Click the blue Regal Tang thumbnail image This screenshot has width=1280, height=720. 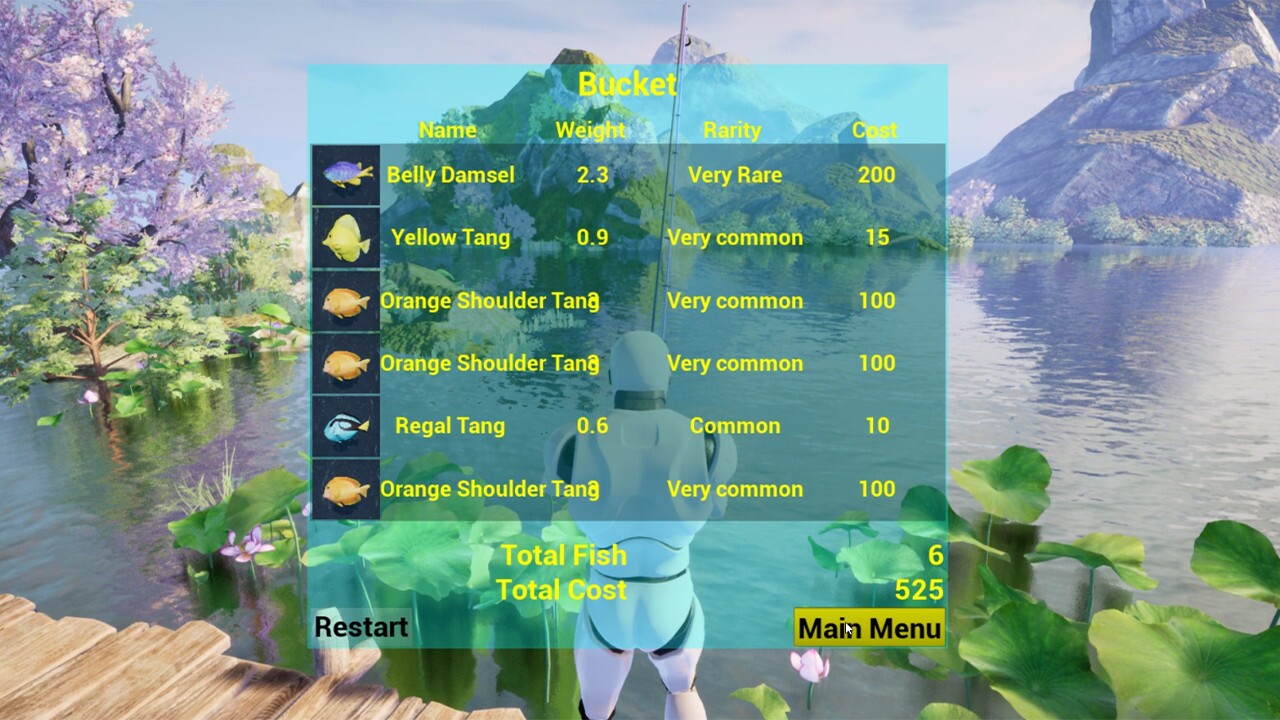tap(345, 425)
